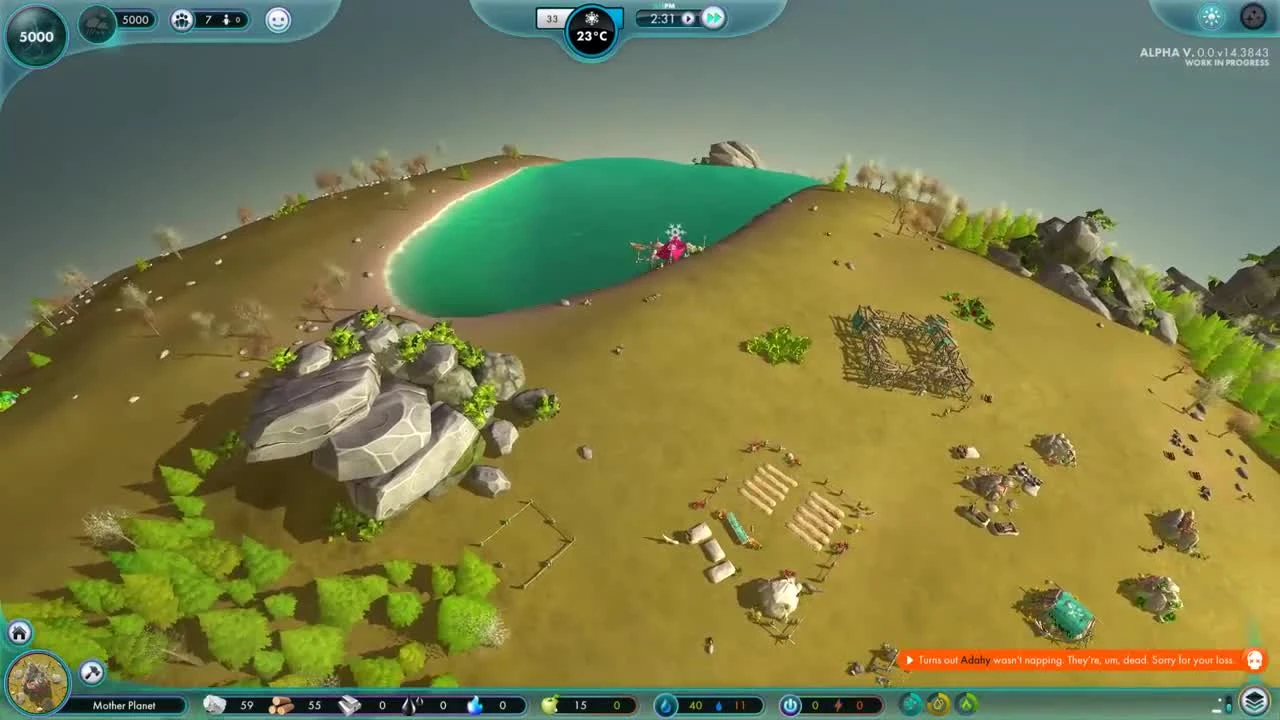Open the happiness smiley face panel

277,21
